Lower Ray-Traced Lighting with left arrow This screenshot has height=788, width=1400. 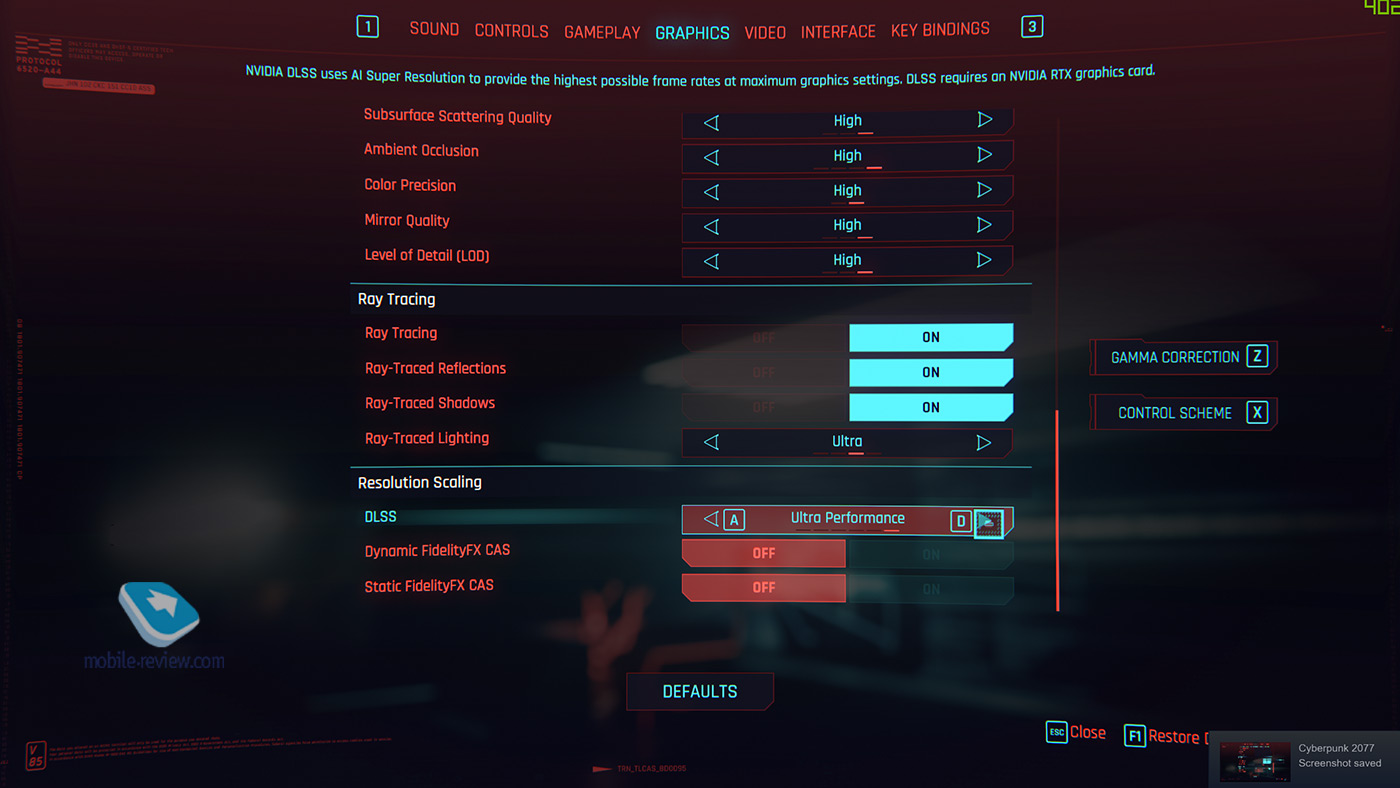[711, 442]
